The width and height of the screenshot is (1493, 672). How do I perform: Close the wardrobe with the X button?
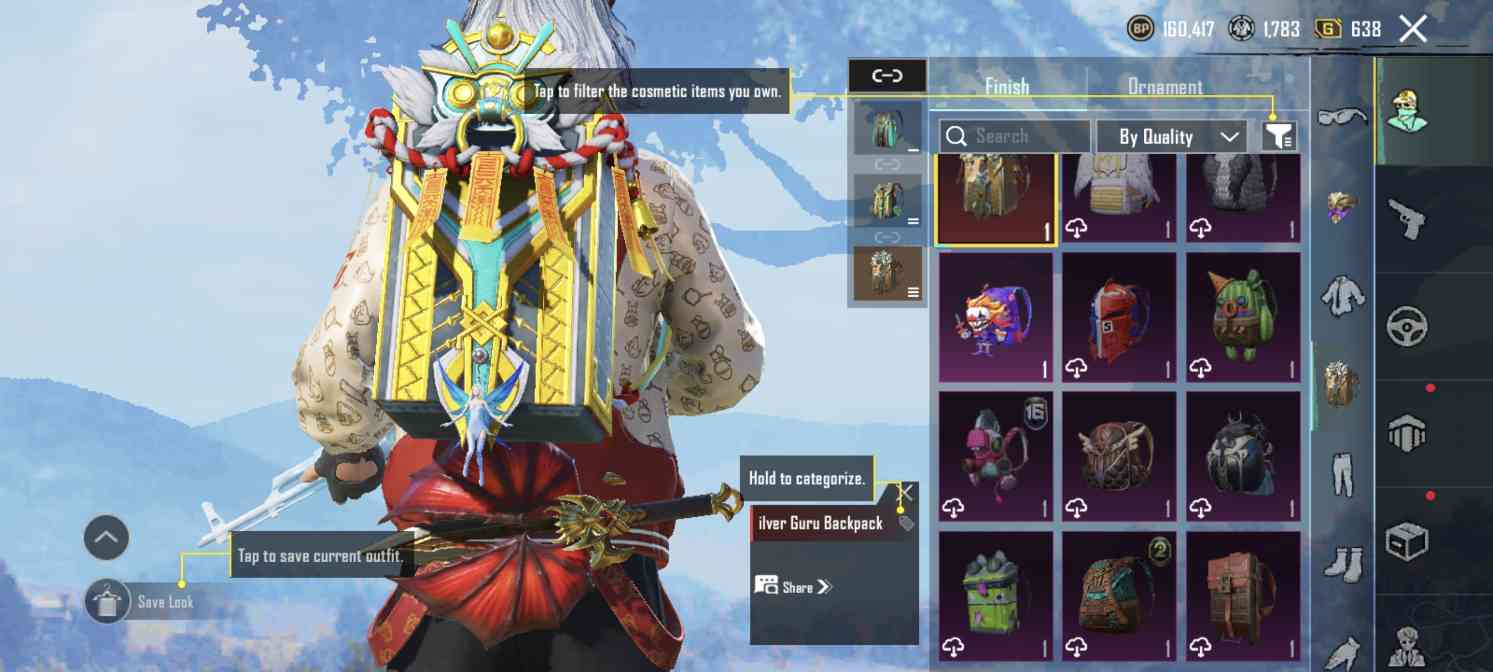(x=1412, y=29)
